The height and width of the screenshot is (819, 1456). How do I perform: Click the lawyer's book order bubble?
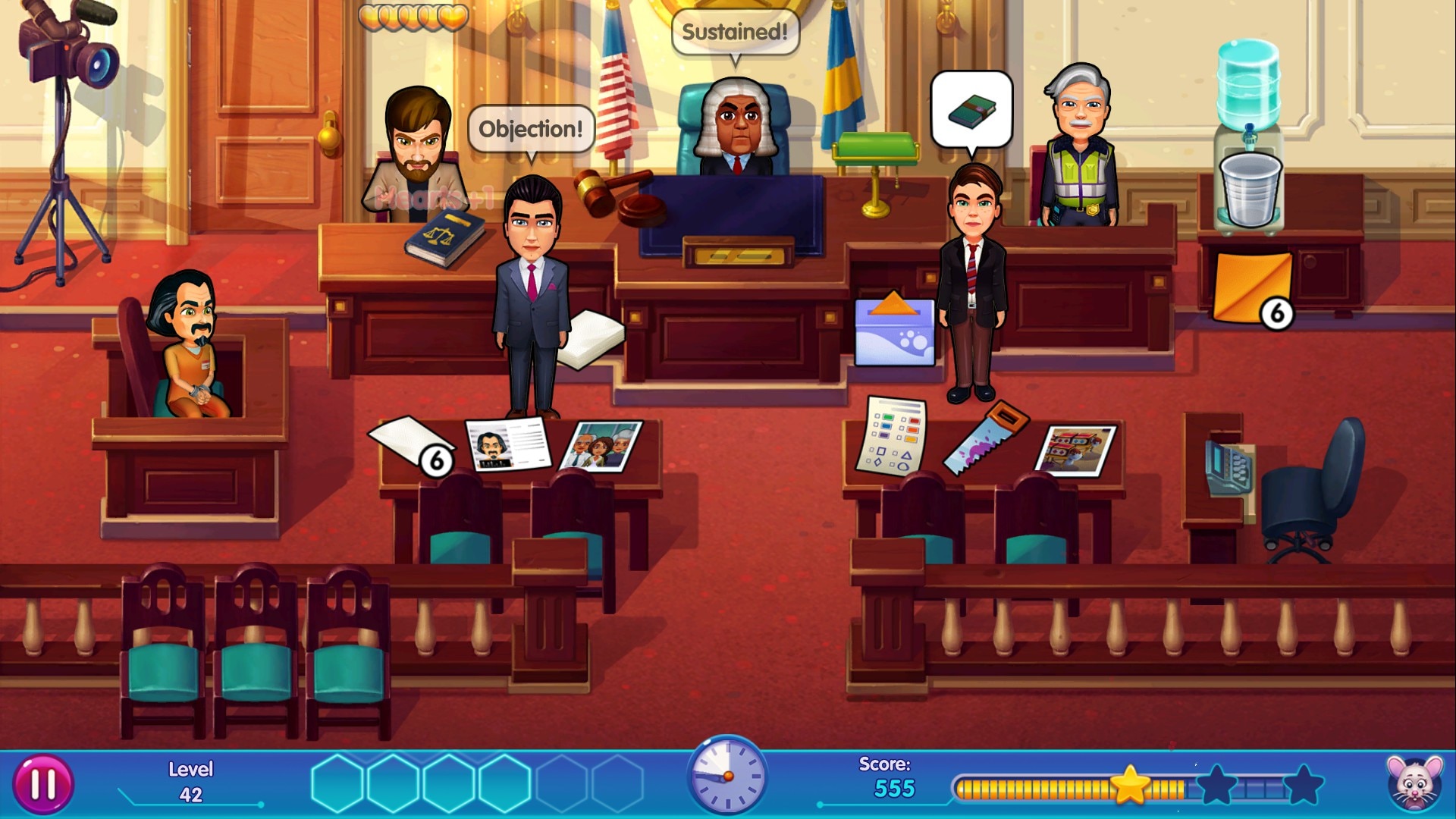click(x=971, y=111)
